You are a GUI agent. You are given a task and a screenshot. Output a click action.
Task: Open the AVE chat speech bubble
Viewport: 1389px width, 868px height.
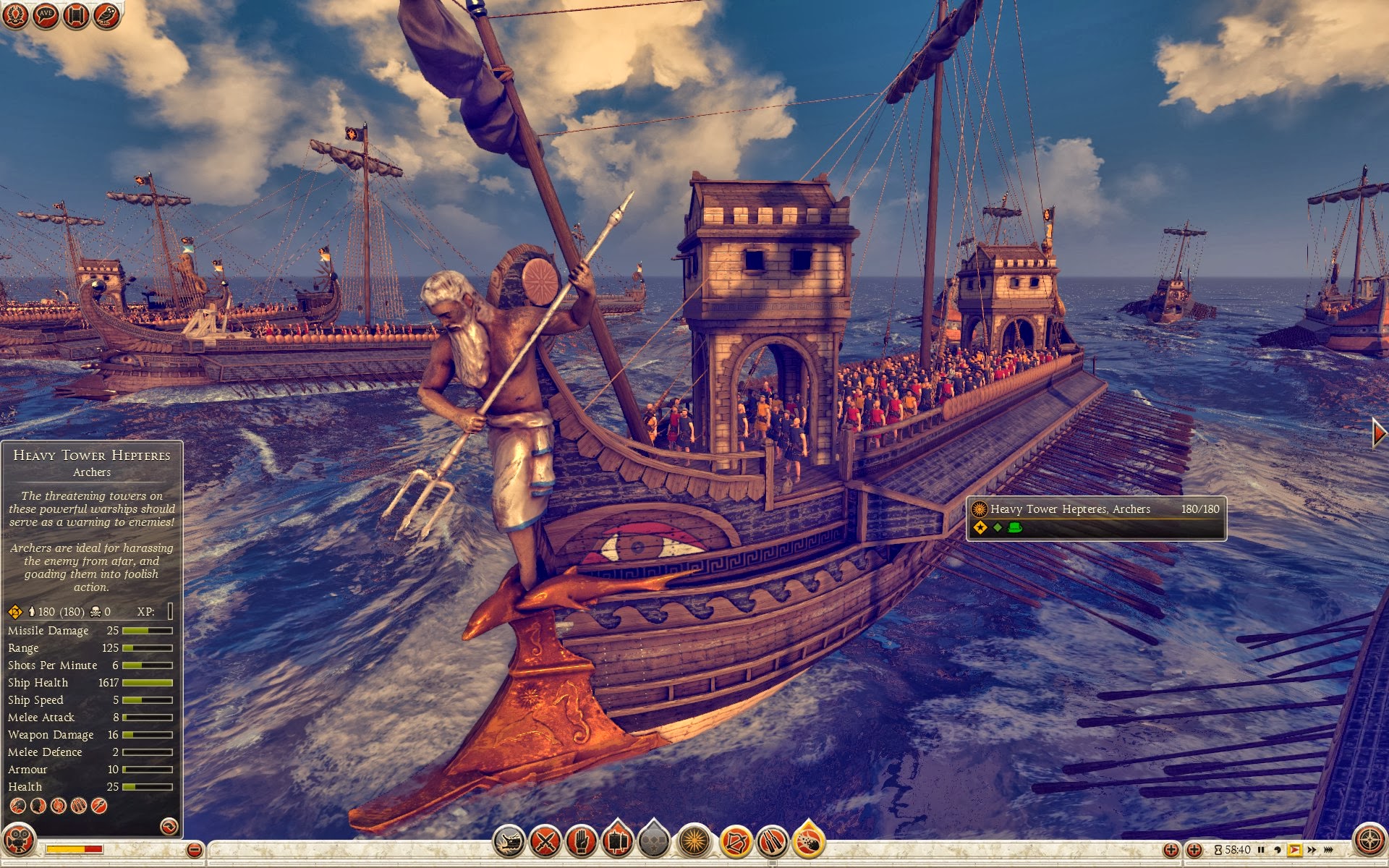point(46,14)
